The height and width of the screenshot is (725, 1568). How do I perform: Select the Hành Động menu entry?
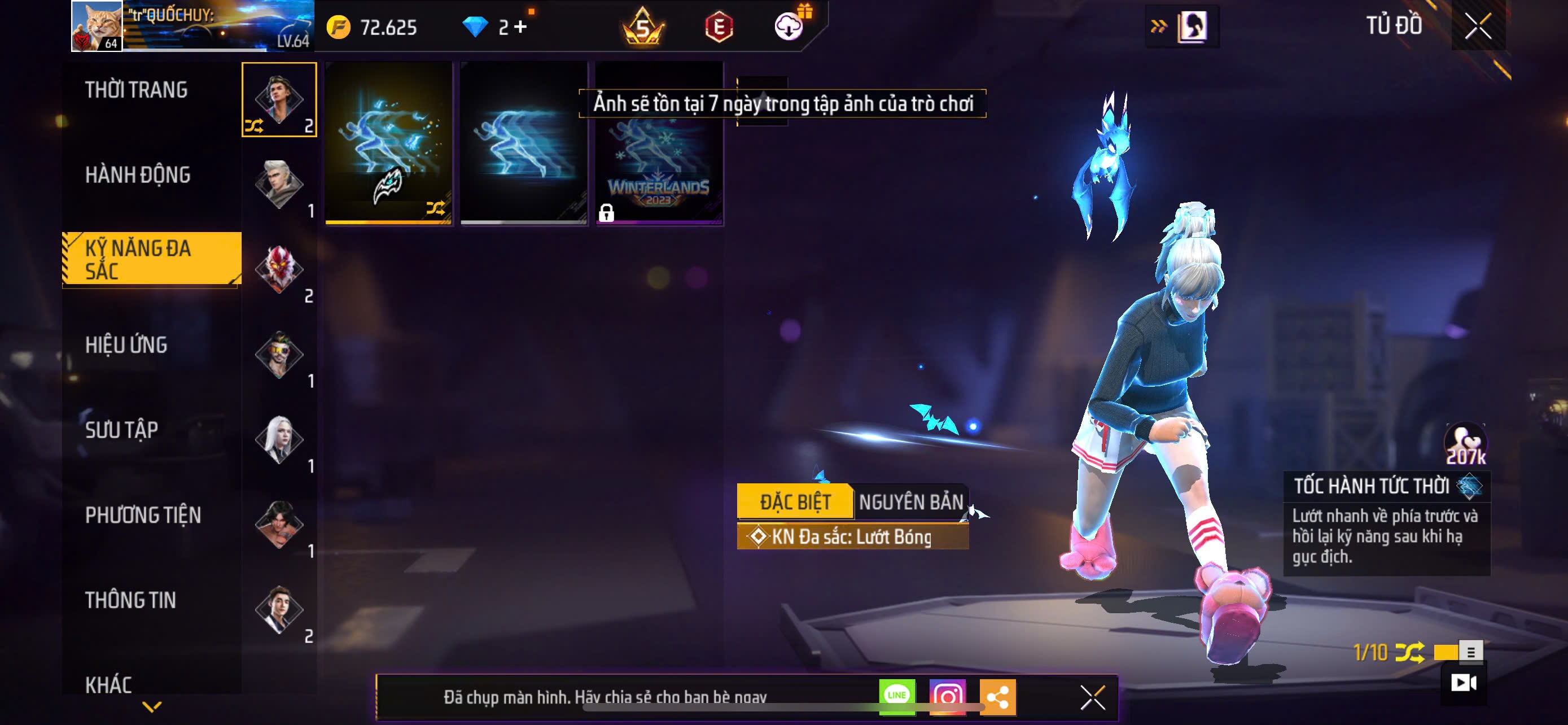tap(138, 175)
